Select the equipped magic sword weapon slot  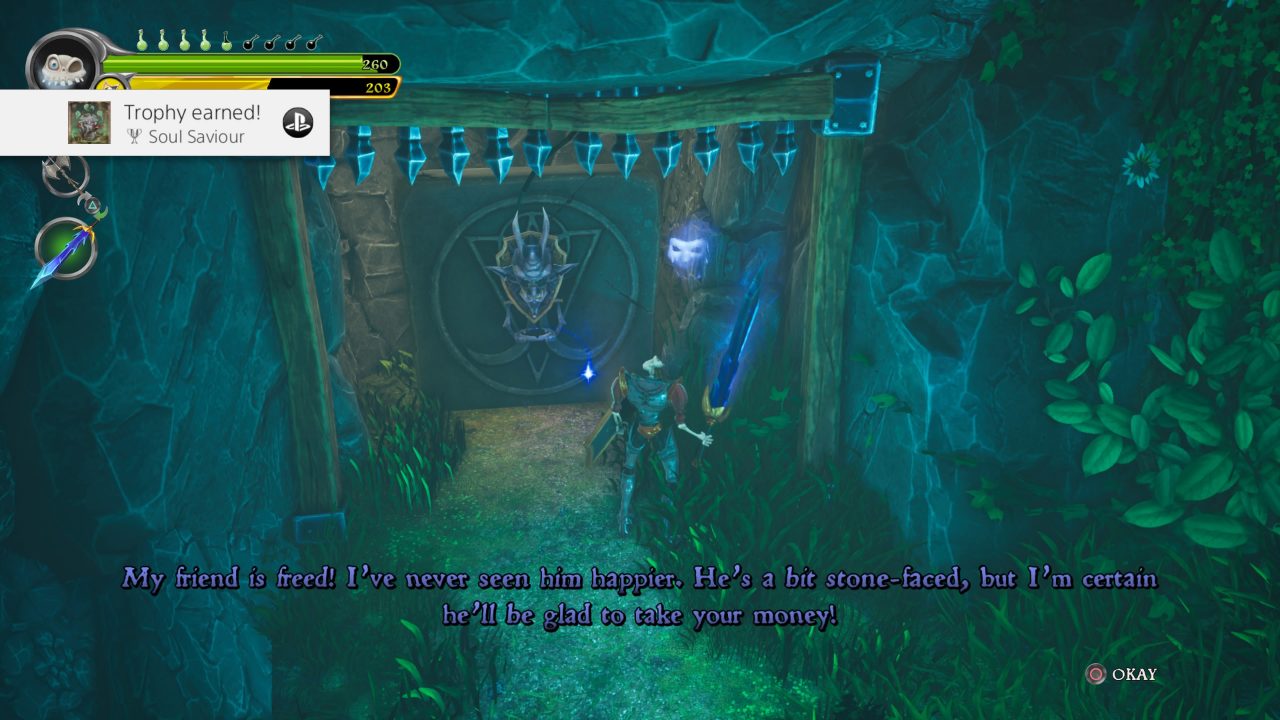[66, 249]
